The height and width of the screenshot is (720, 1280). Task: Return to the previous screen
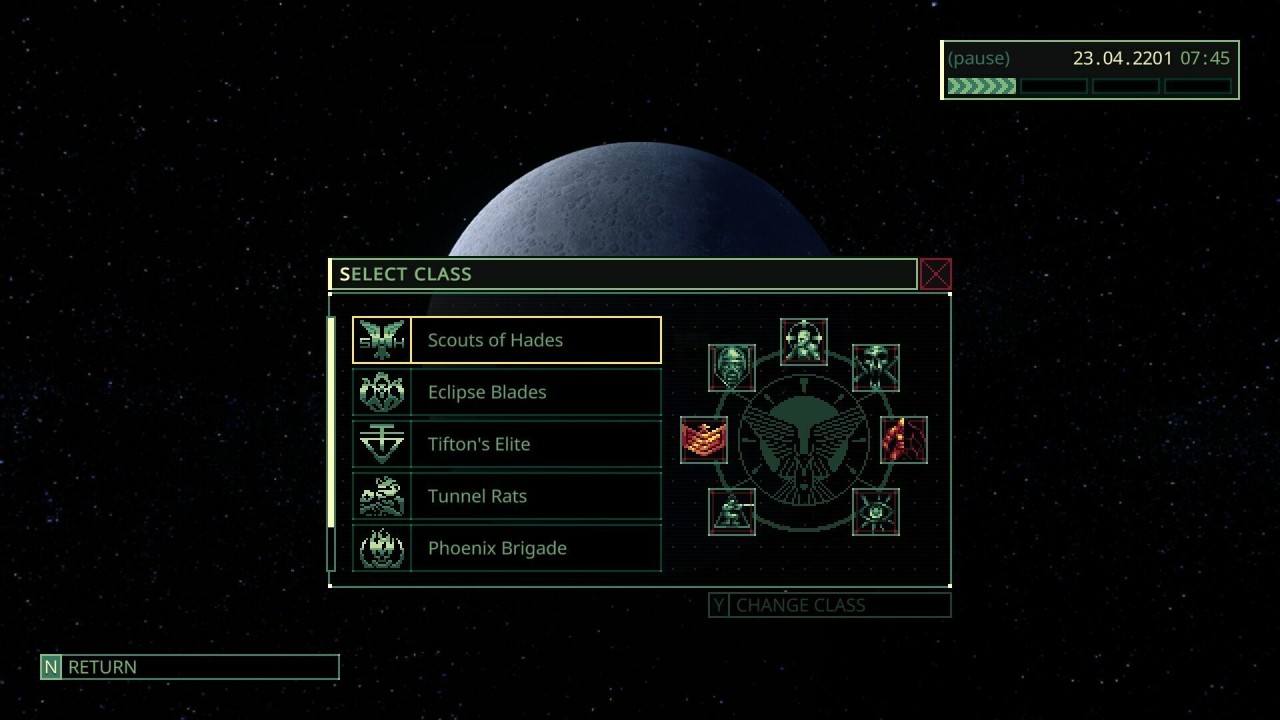pyautogui.click(x=190, y=667)
